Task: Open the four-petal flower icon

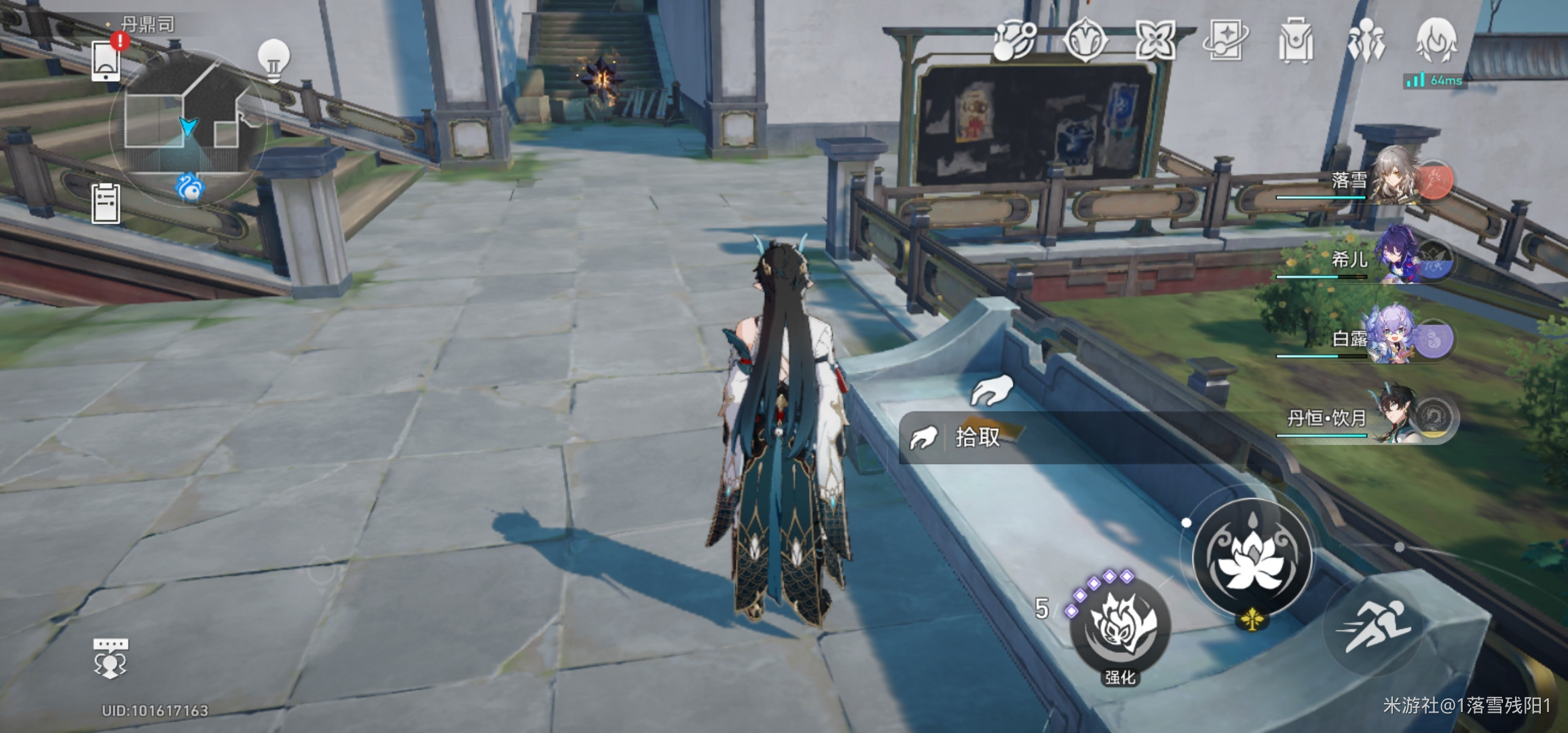Action: (x=1155, y=39)
